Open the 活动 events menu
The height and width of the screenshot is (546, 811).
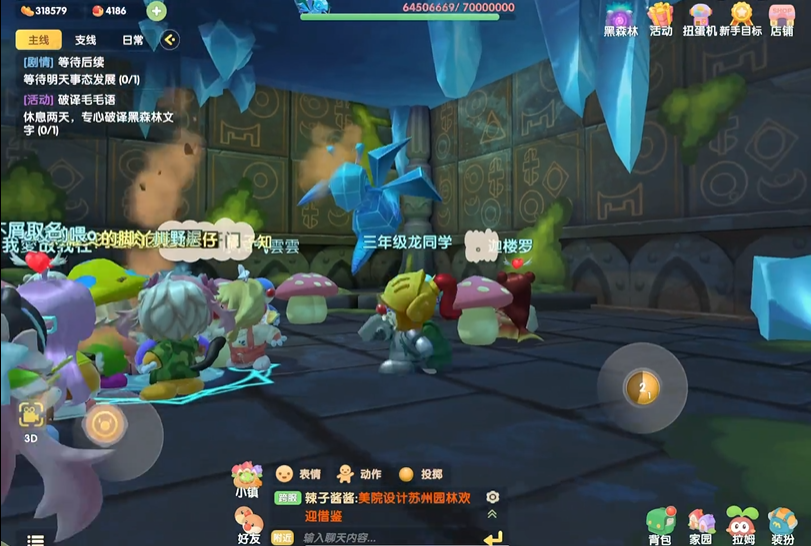point(660,19)
